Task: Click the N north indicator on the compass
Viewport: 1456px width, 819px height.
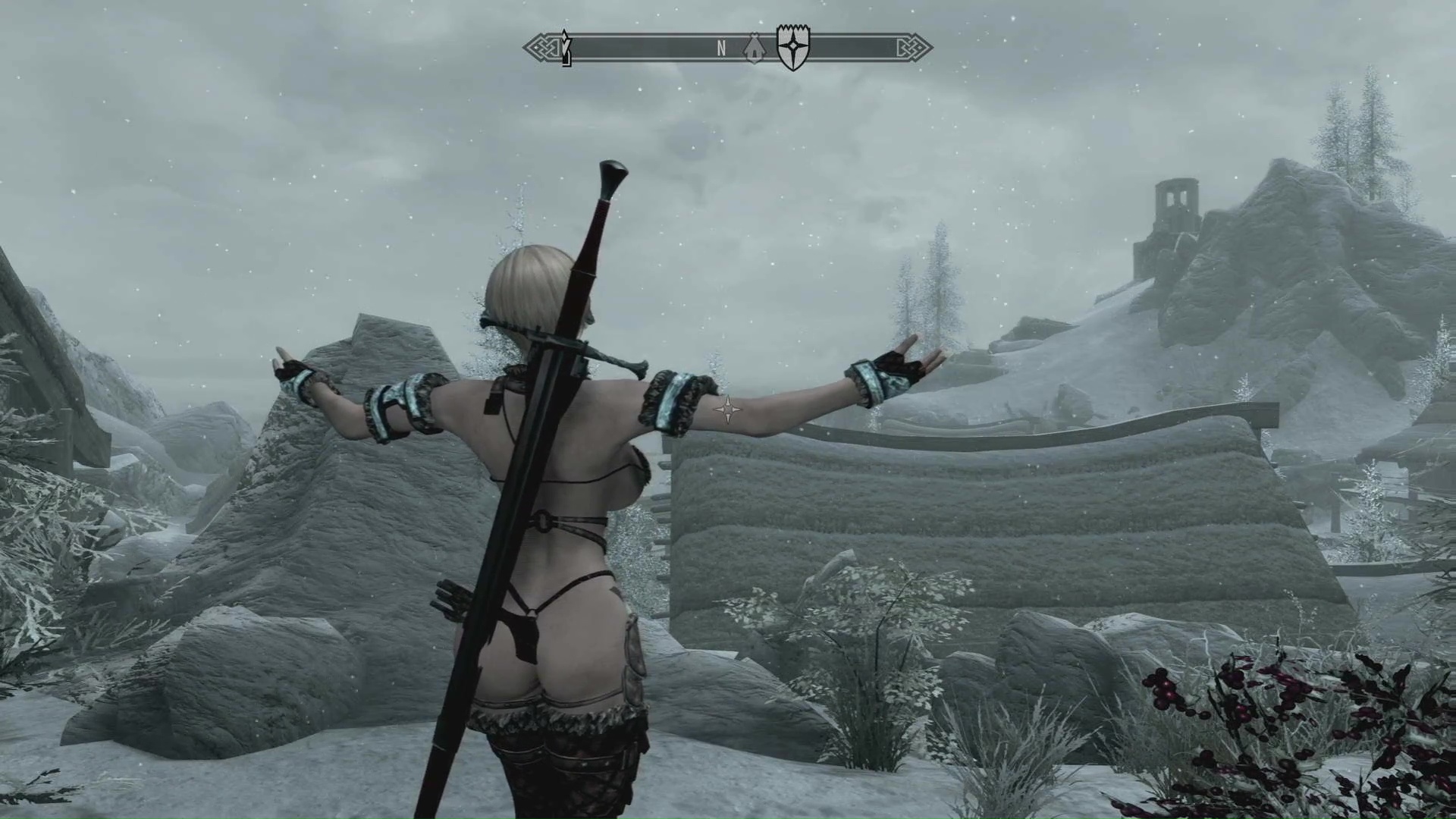Action: pyautogui.click(x=721, y=49)
